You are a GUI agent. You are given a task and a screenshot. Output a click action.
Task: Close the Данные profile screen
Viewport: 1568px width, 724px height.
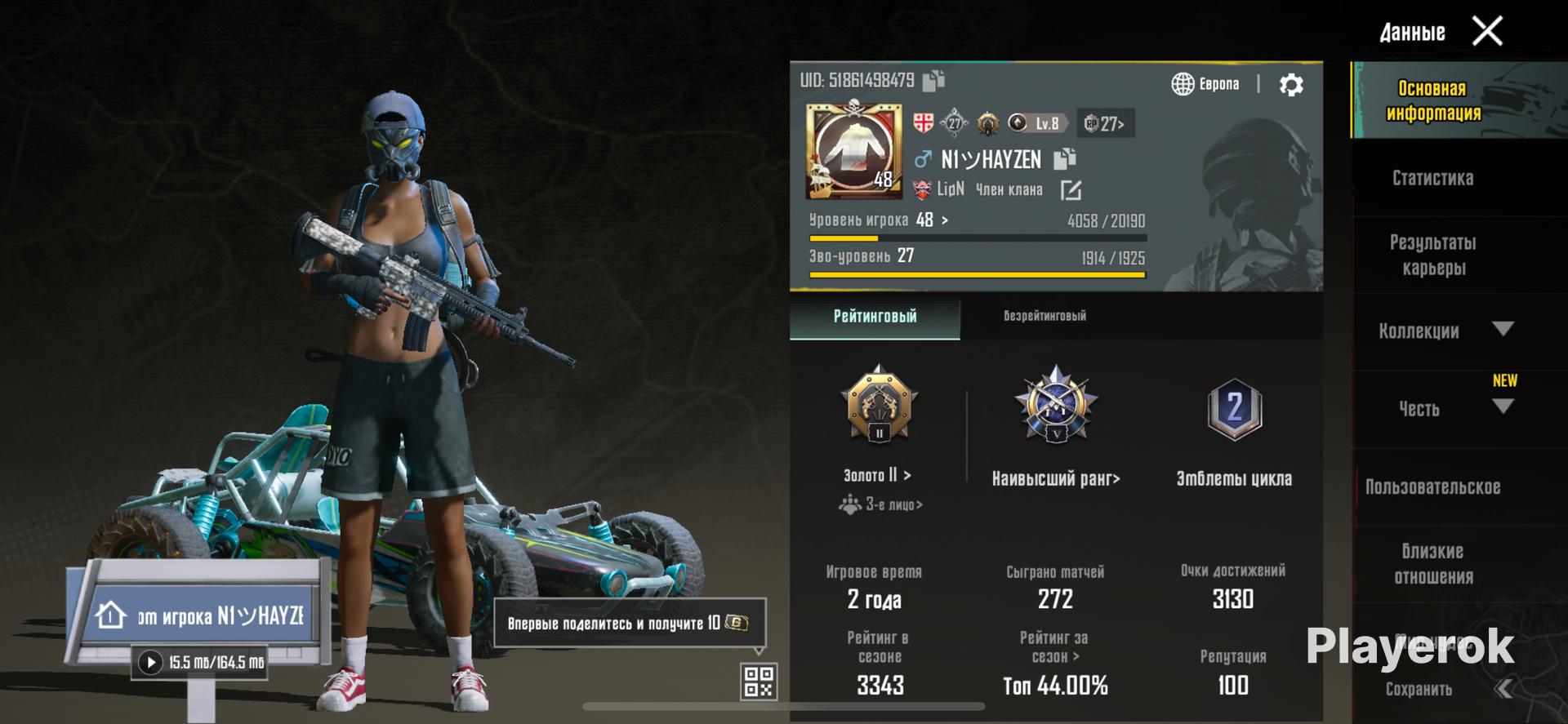(x=1486, y=32)
